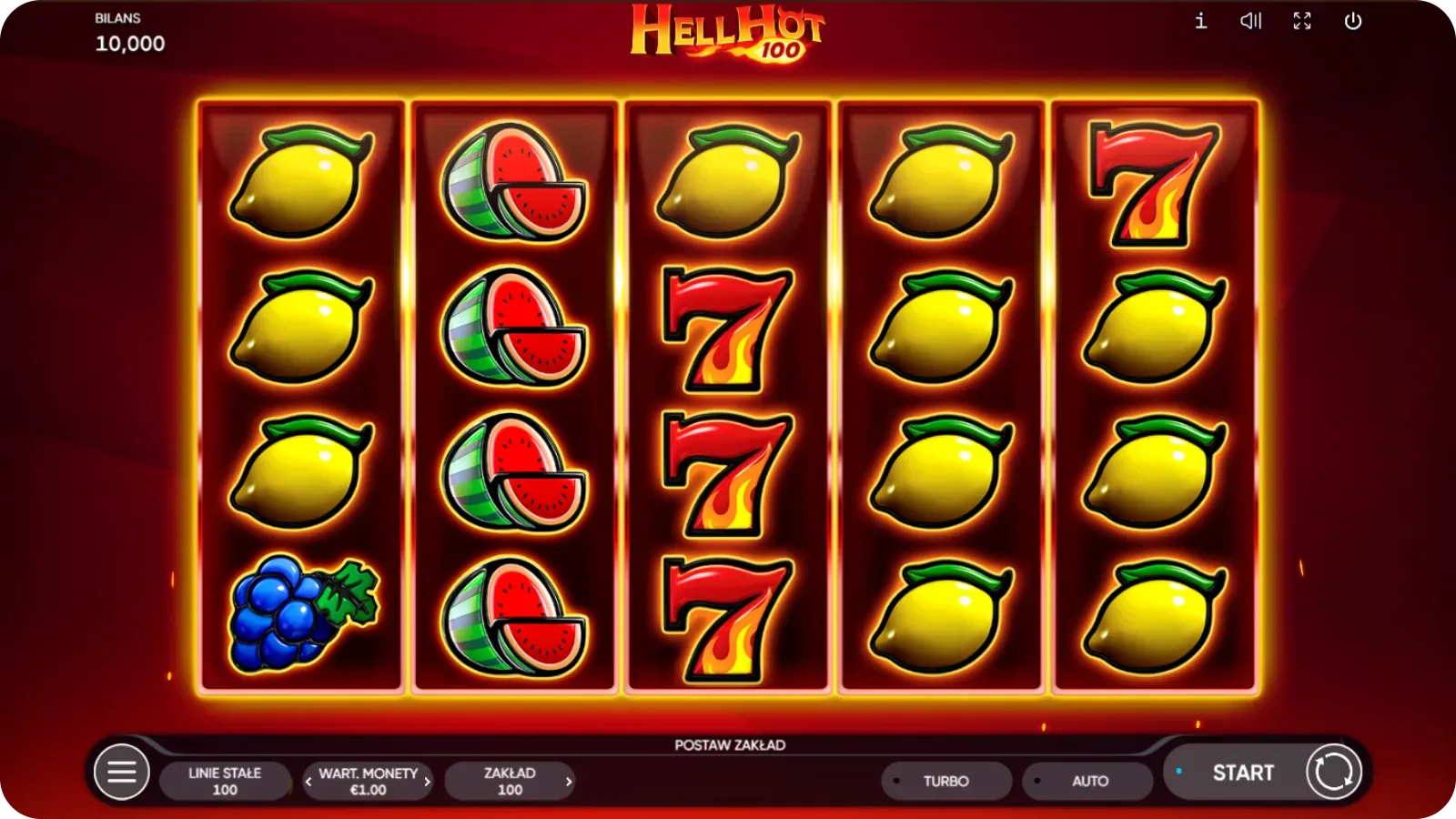1456x819 pixels.
Task: Decrease coin value with the left arrow
Action: [310, 780]
